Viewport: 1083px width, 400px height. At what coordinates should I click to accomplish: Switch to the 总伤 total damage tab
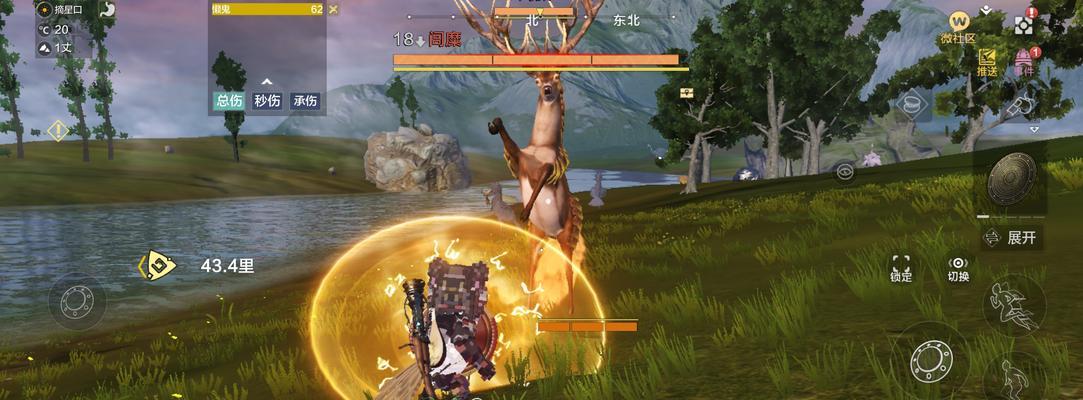point(229,101)
